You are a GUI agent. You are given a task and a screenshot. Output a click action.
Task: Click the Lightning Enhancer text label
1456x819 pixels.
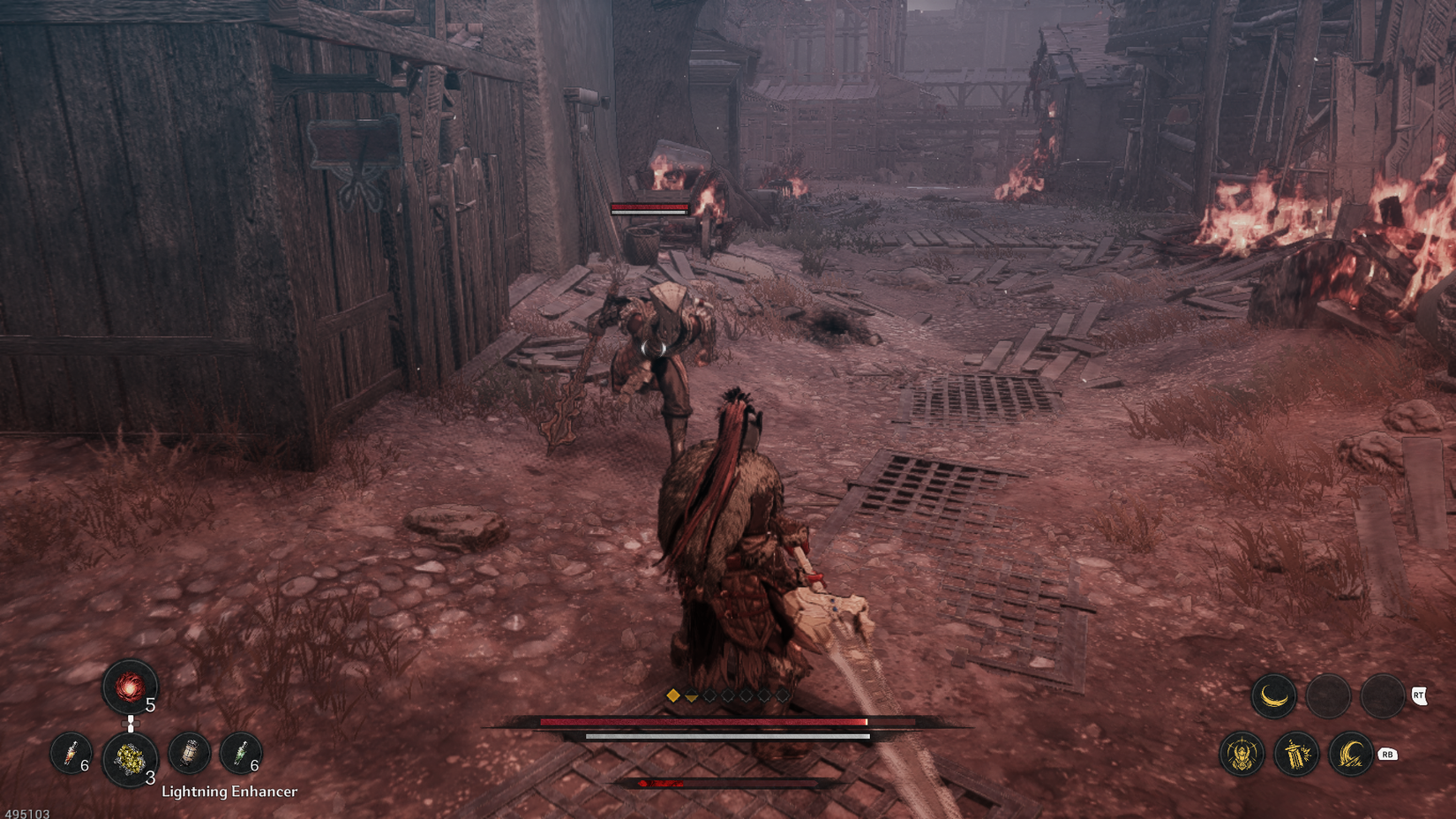[228, 793]
